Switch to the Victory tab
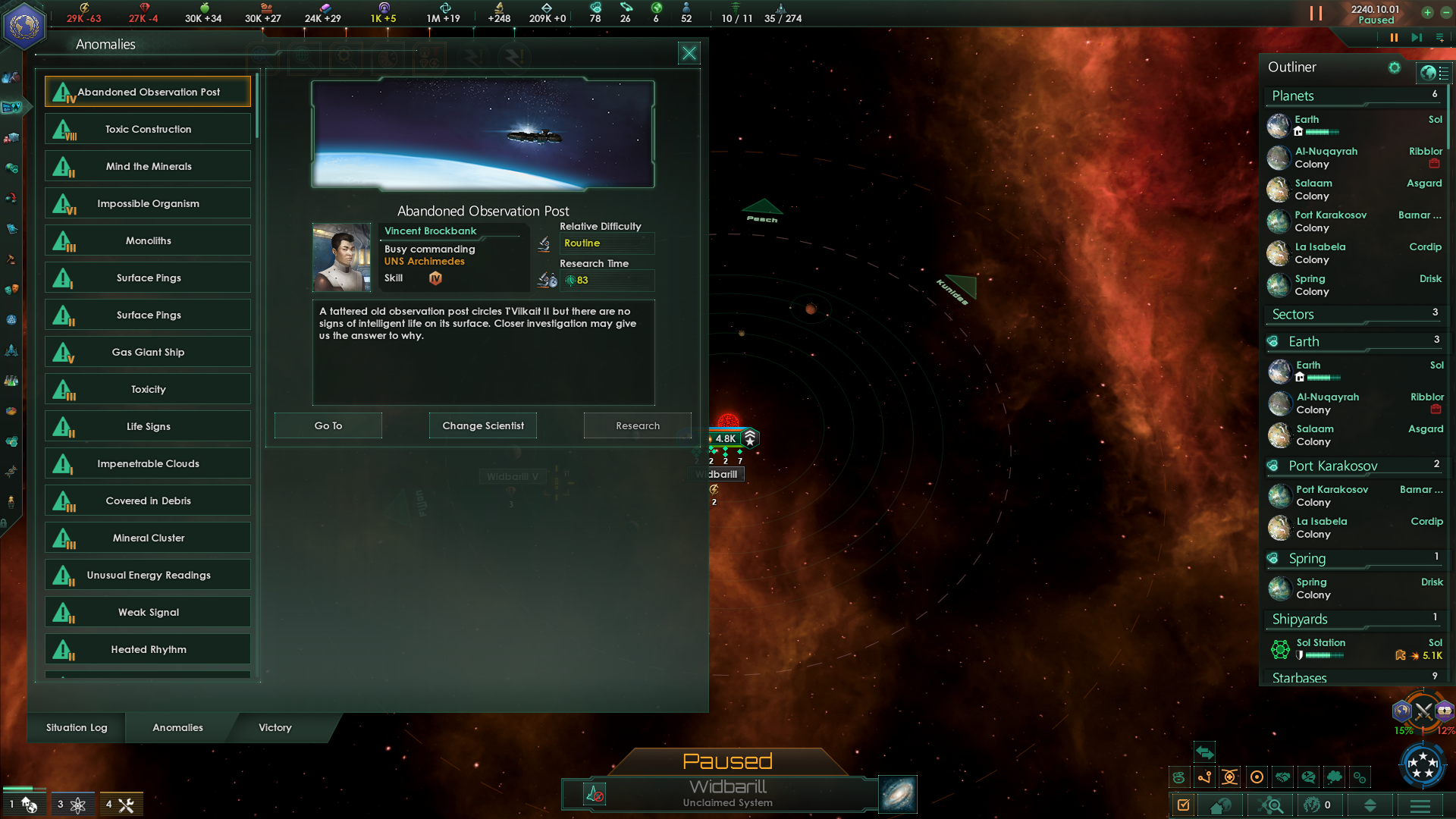 click(275, 727)
